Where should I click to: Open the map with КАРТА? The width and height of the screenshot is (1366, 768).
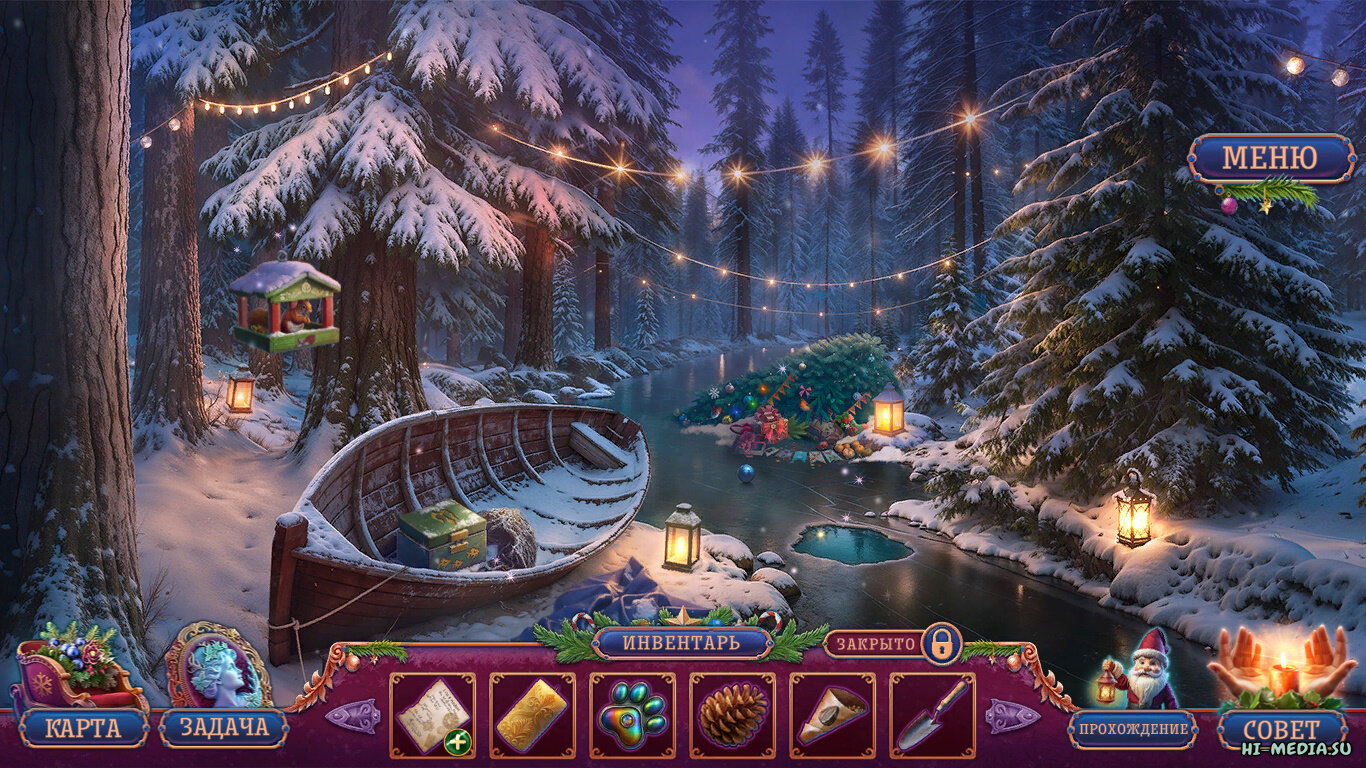pos(83,728)
